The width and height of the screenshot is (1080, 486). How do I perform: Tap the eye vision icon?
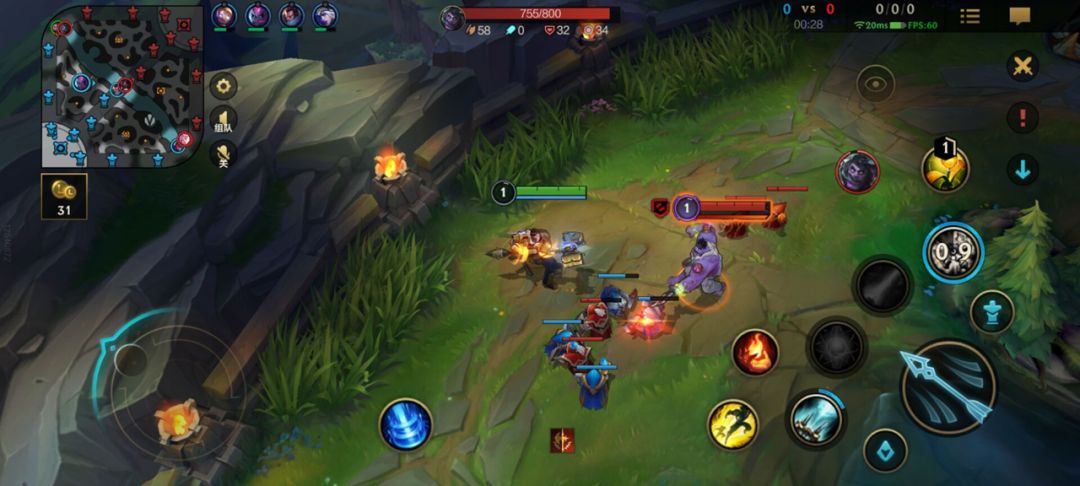click(875, 85)
